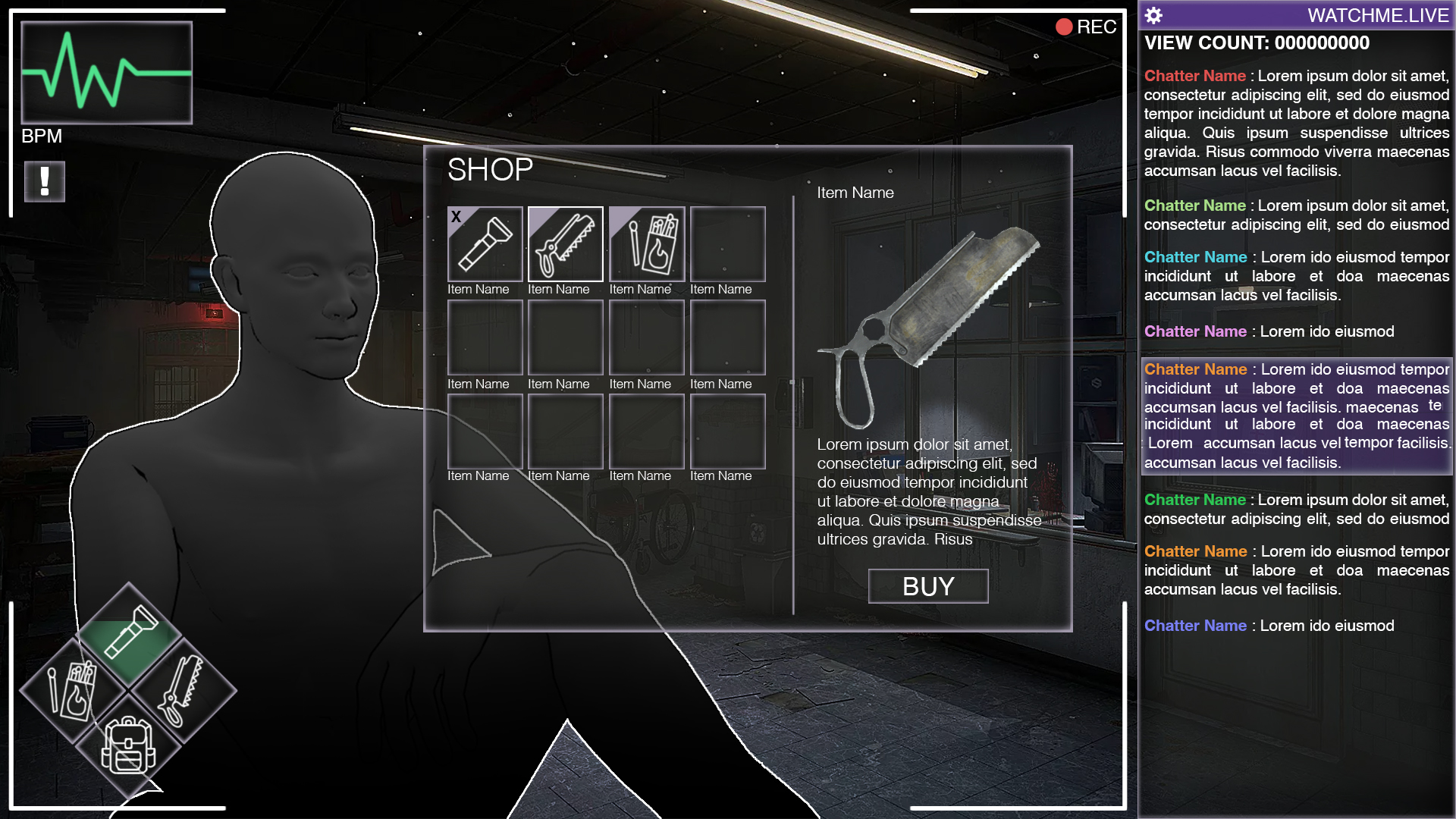Viewport: 1456px width, 819px height.
Task: Choose the saw item in the shop
Action: point(566,244)
